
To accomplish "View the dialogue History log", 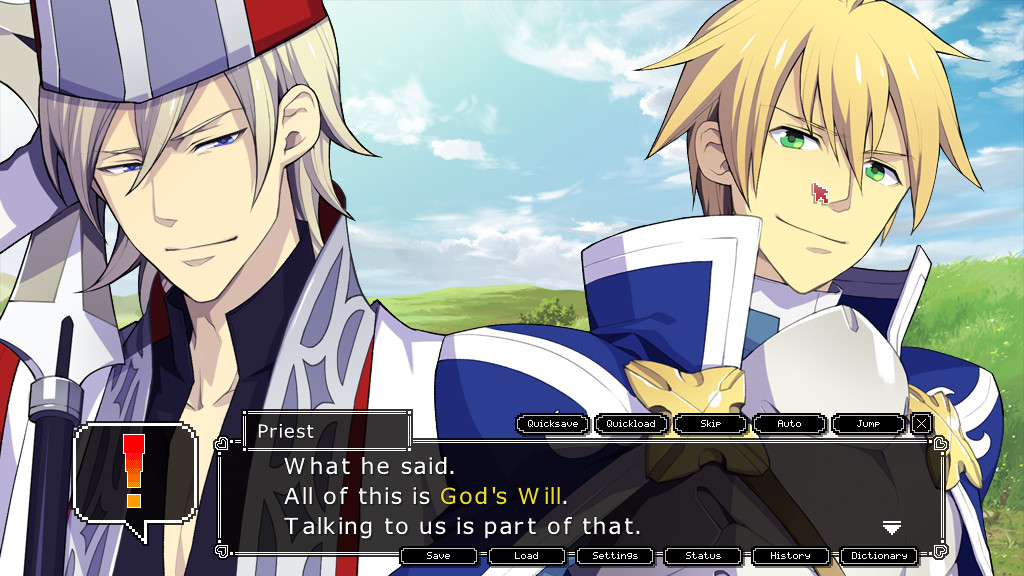I will tap(791, 556).
